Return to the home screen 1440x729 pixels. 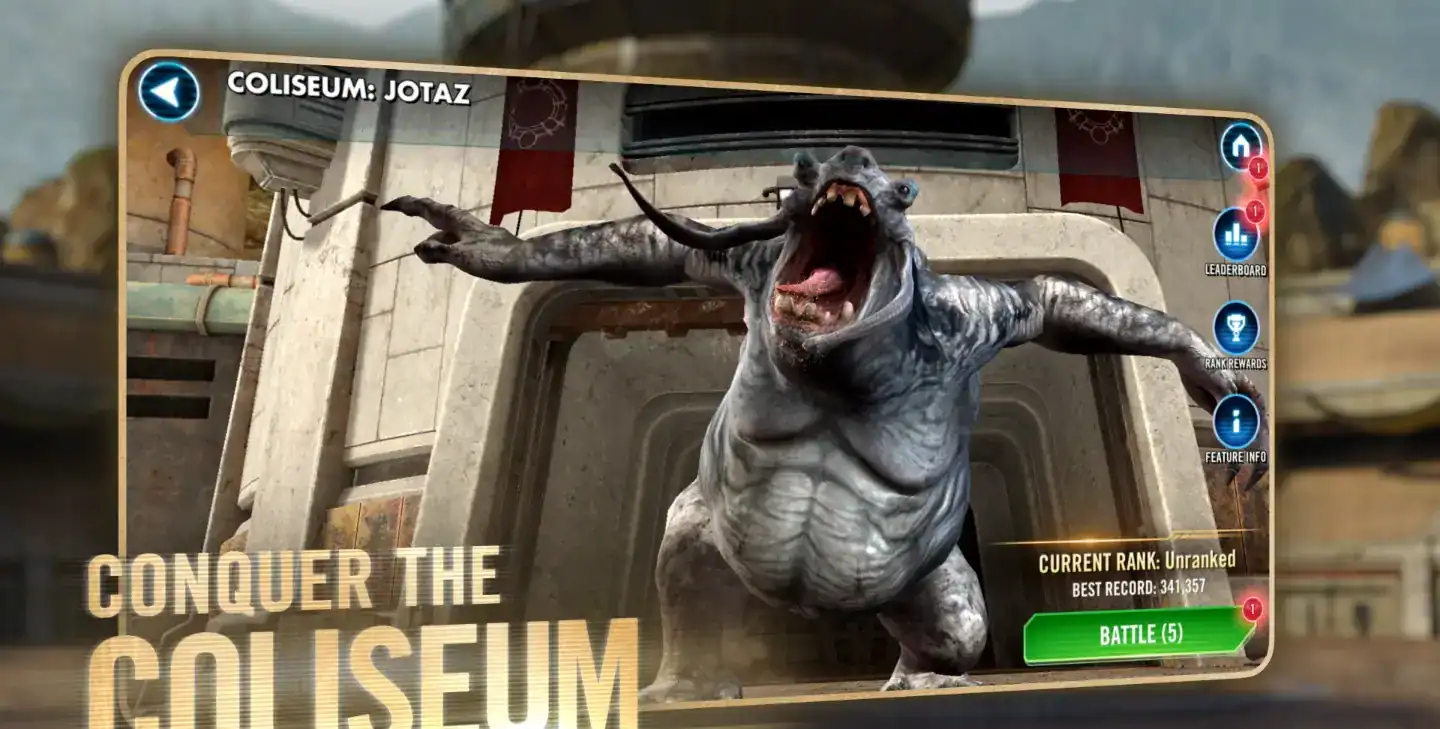coord(1240,146)
